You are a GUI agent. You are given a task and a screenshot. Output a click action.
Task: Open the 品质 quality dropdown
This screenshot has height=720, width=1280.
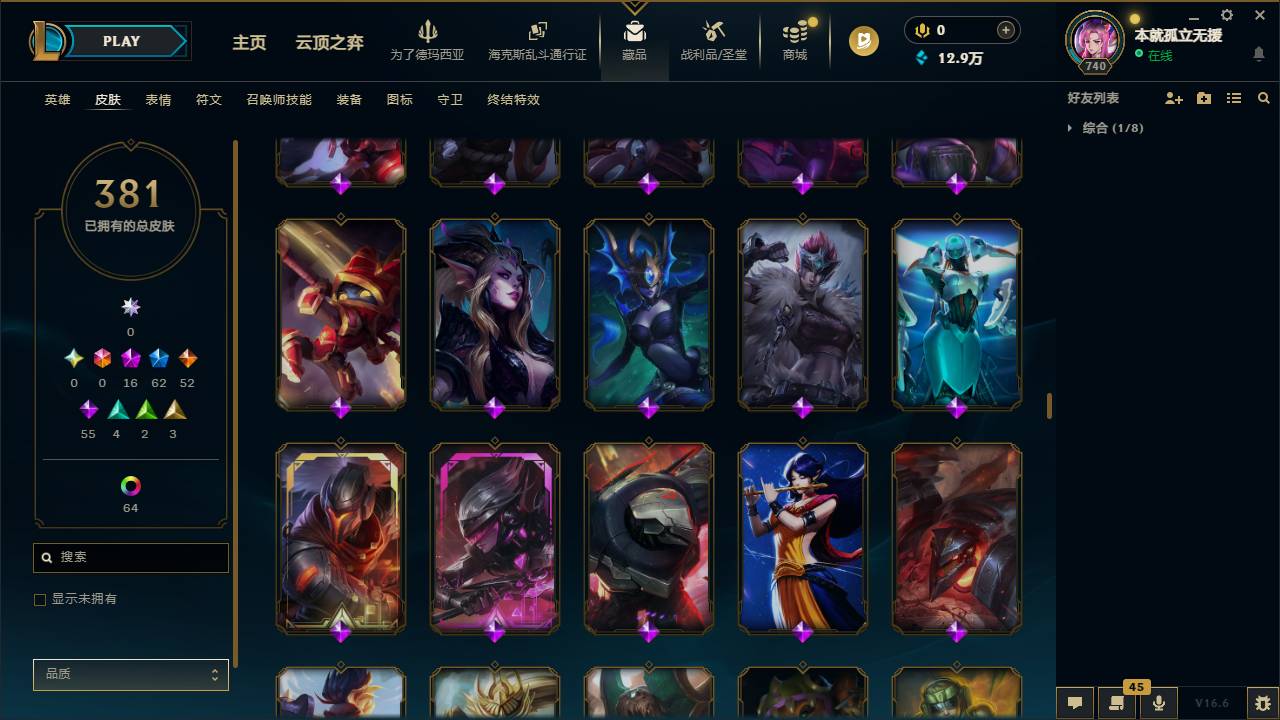click(x=130, y=674)
